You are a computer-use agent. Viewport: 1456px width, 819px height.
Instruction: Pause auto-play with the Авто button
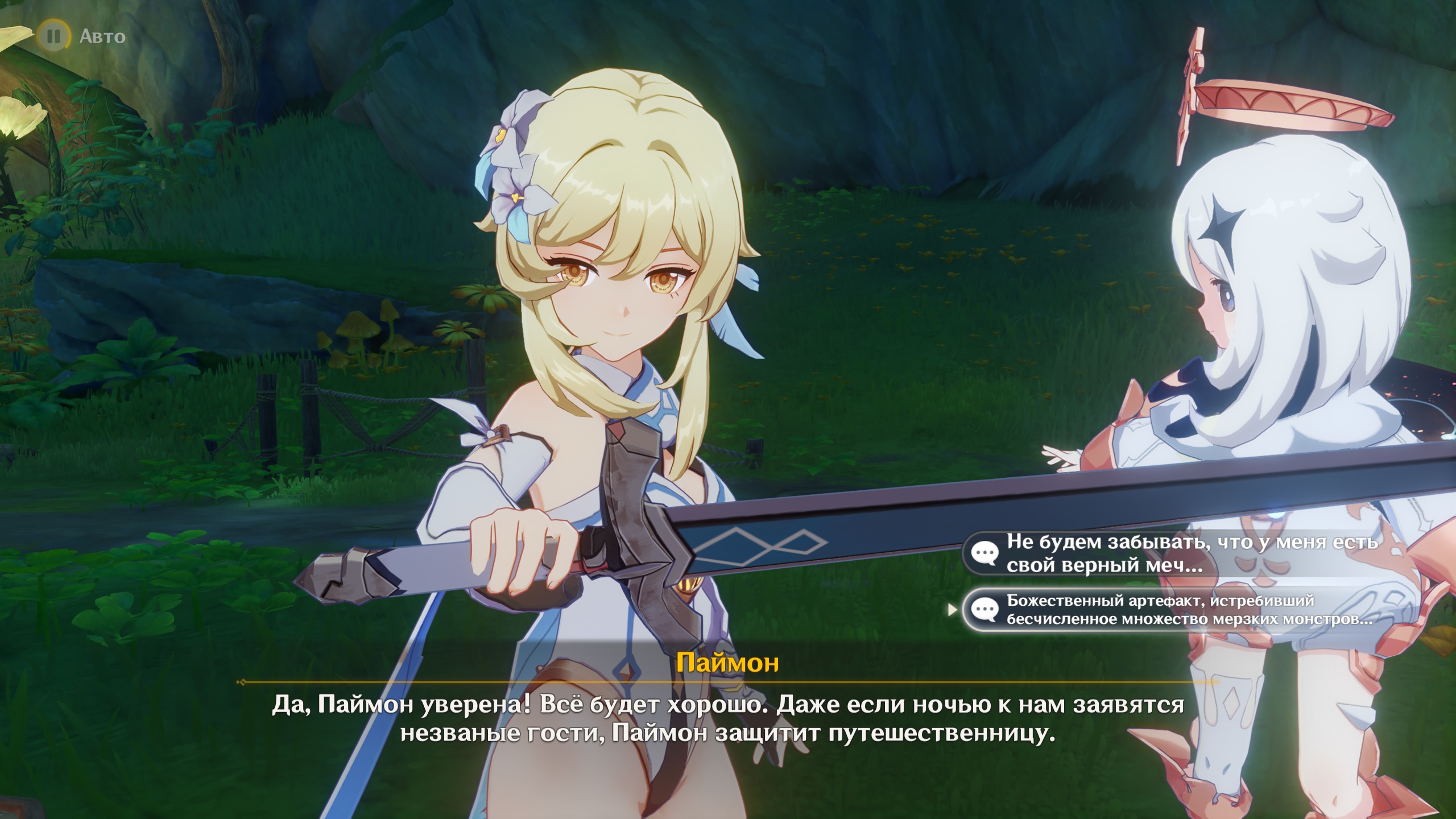(54, 36)
